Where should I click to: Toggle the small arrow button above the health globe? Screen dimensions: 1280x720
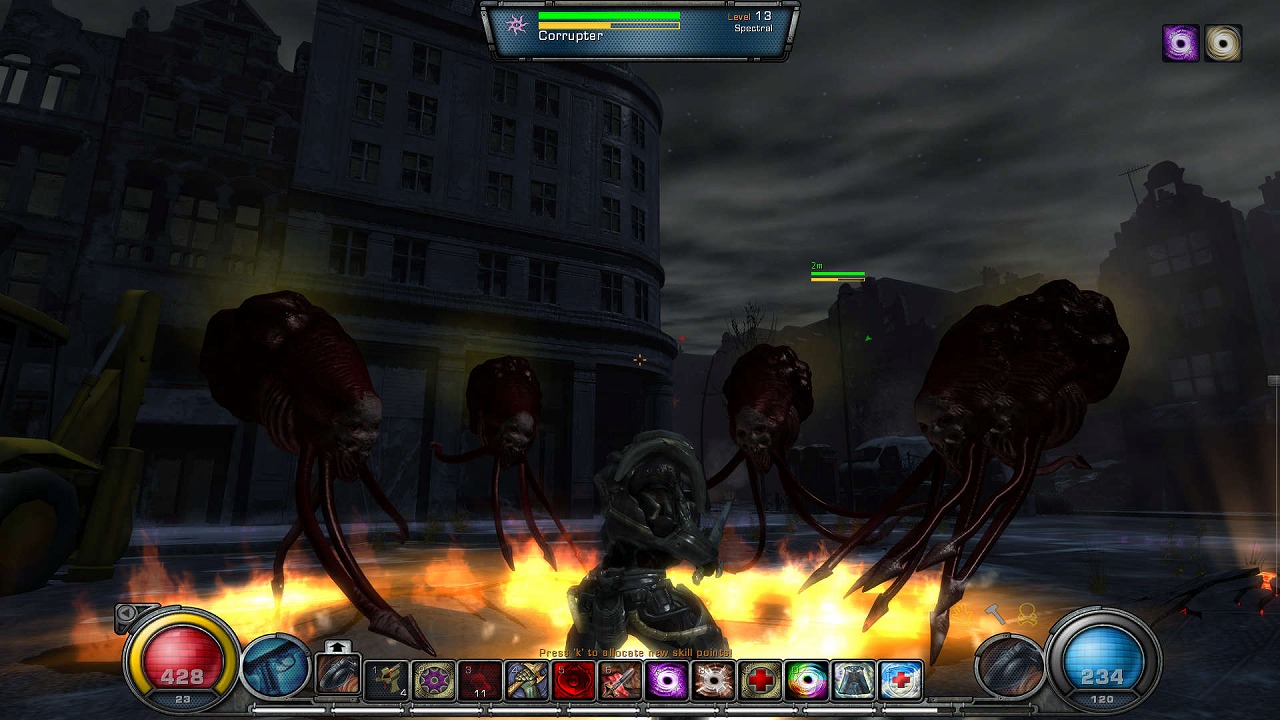click(x=127, y=613)
